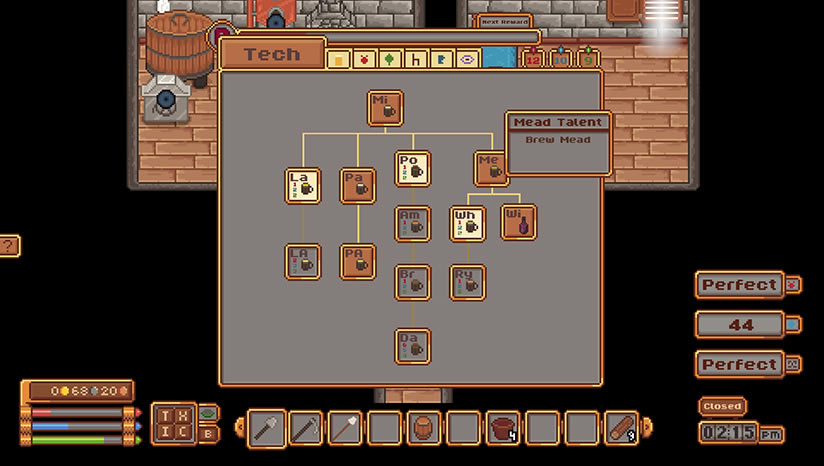Select the locked Am talent node
Image resolution: width=824 pixels, height=466 pixels.
click(x=412, y=224)
